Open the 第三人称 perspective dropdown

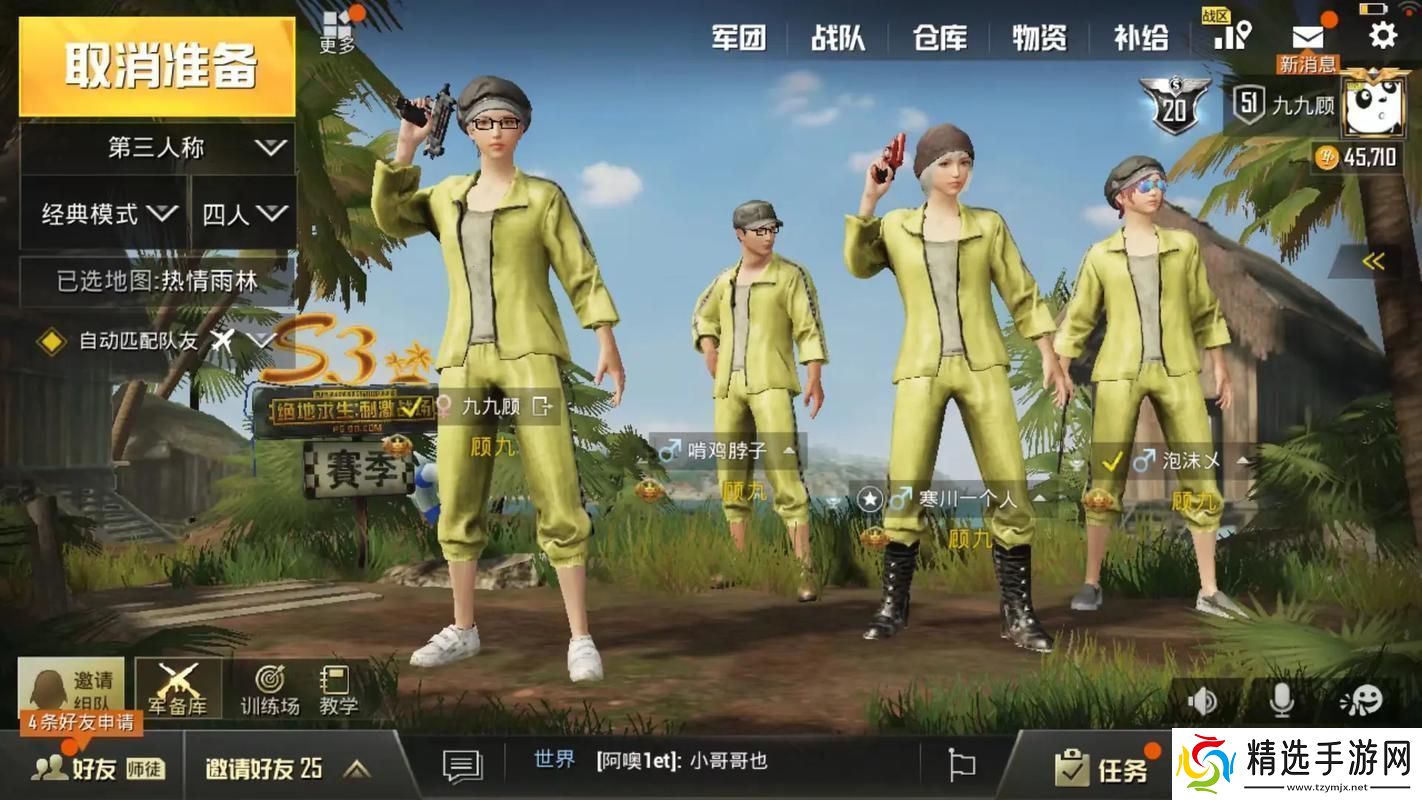155,147
